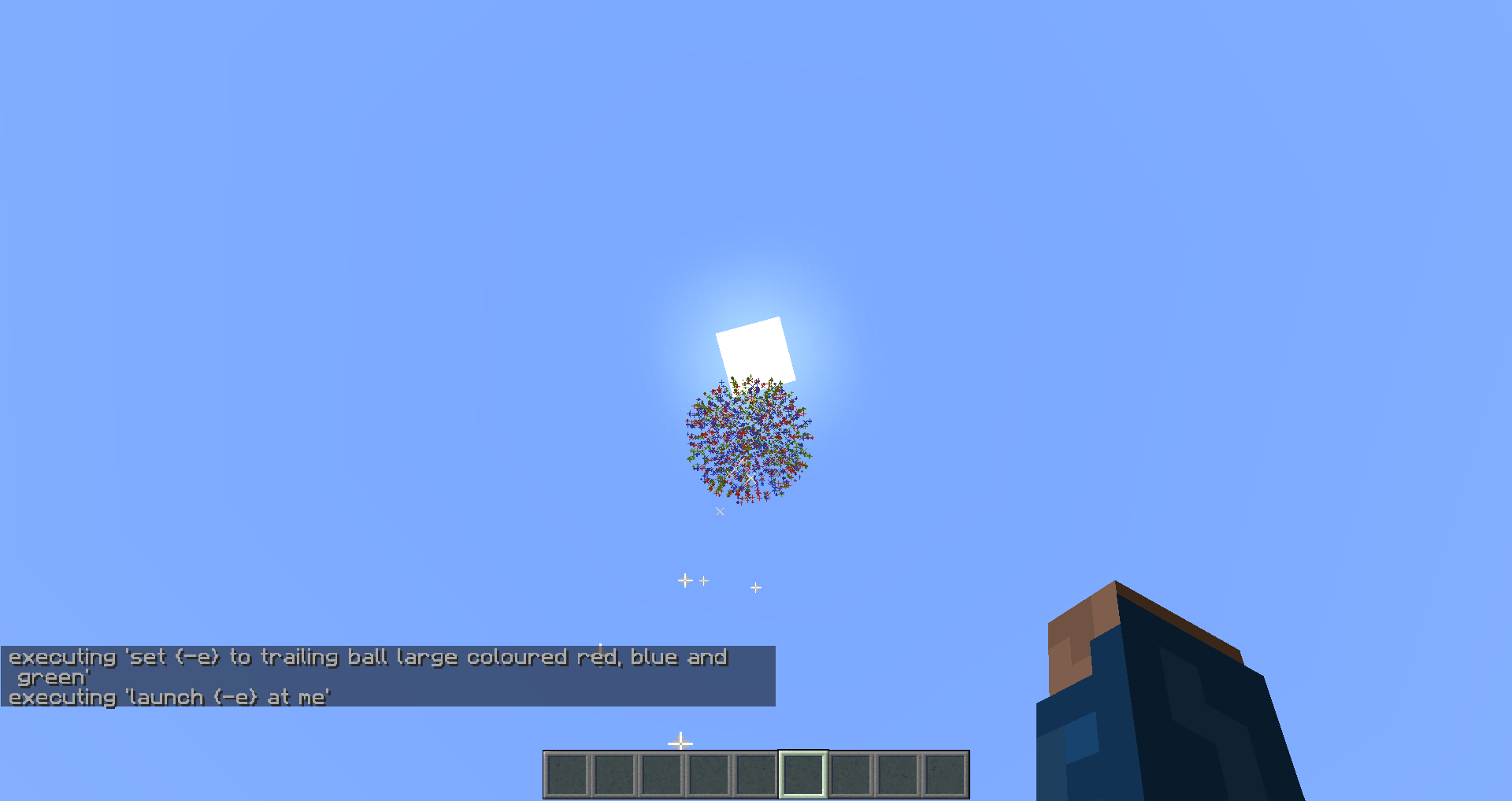Click the small X particle under the firework
This screenshot has width=1512, height=801.
coord(719,511)
